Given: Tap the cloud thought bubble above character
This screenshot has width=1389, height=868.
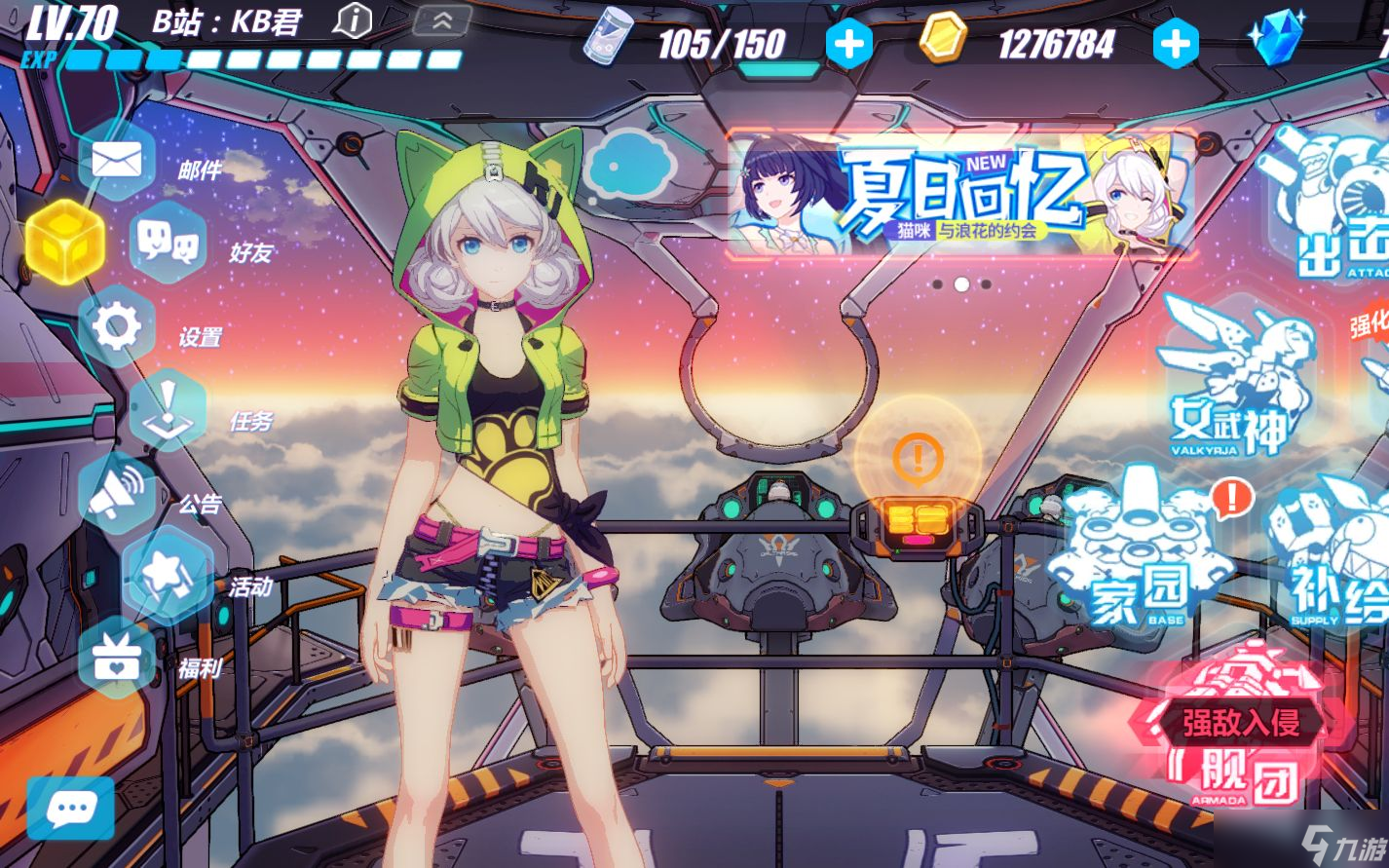Looking at the screenshot, I should (632, 165).
